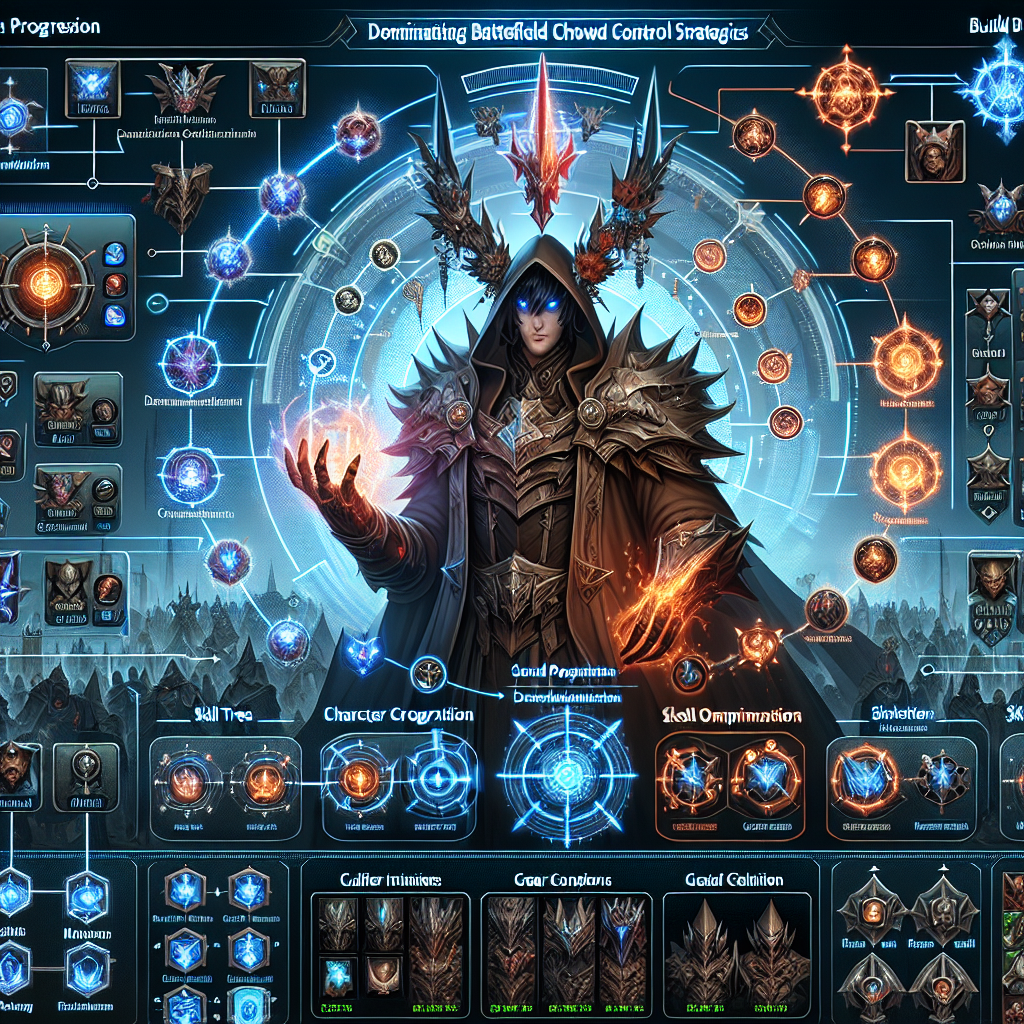
Task: Switch to the Character Crogration section
Action: tap(398, 715)
